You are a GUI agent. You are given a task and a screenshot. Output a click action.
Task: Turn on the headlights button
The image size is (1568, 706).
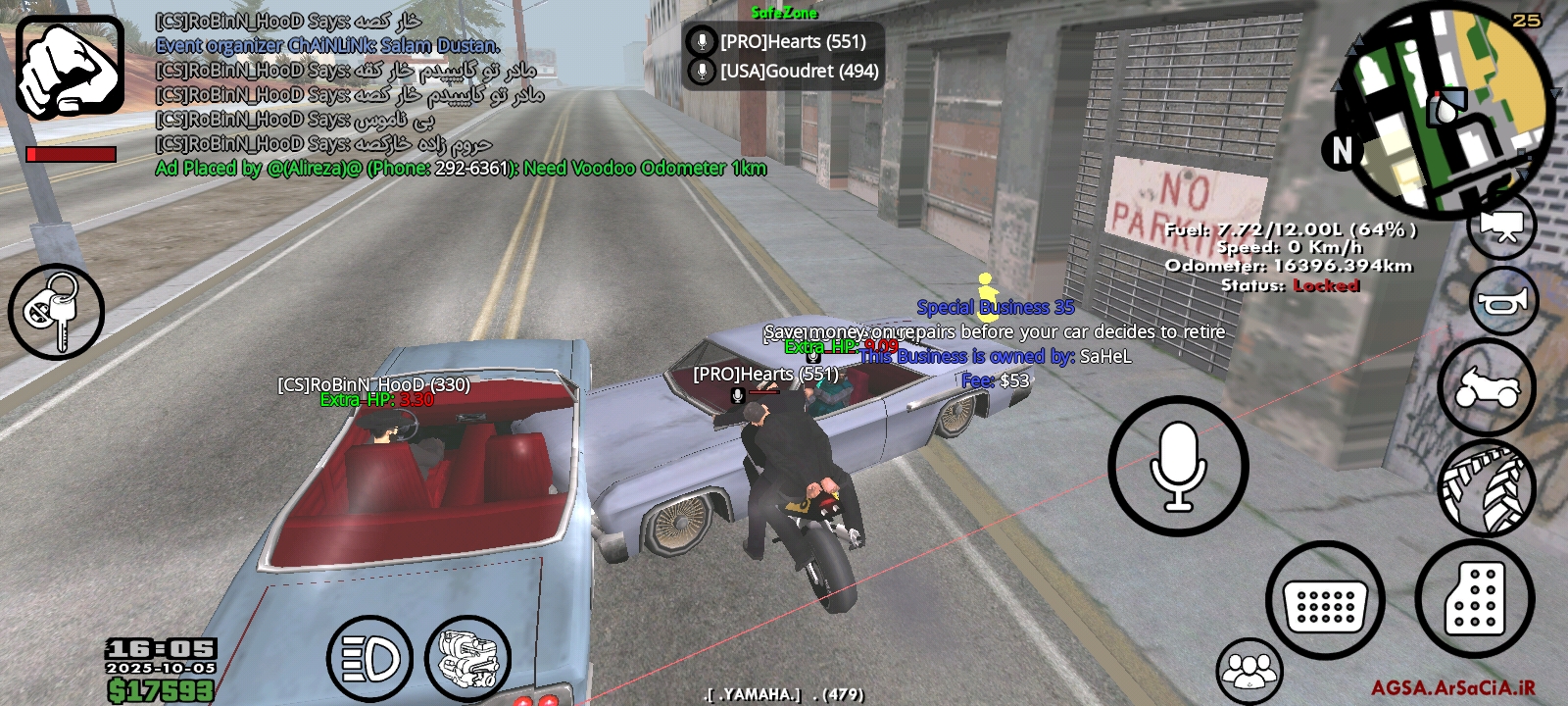pos(369,659)
